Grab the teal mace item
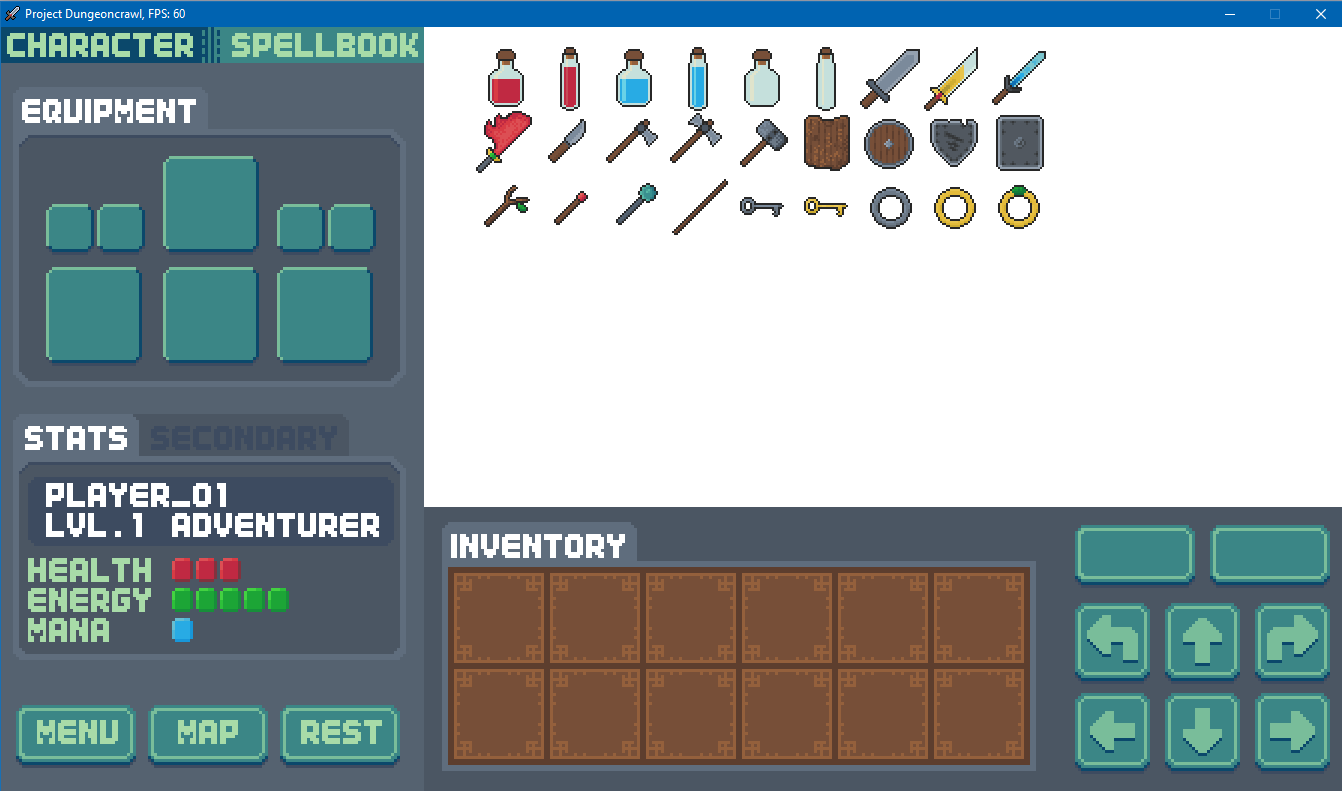Screen dimensions: 1342x791 pyautogui.click(x=633, y=206)
